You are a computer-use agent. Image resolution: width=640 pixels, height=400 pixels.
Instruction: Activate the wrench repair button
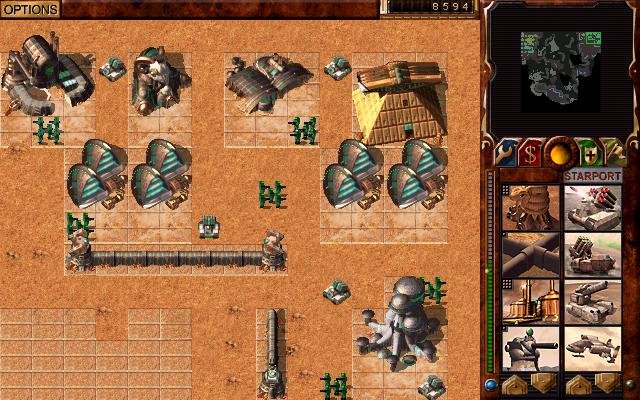504,153
